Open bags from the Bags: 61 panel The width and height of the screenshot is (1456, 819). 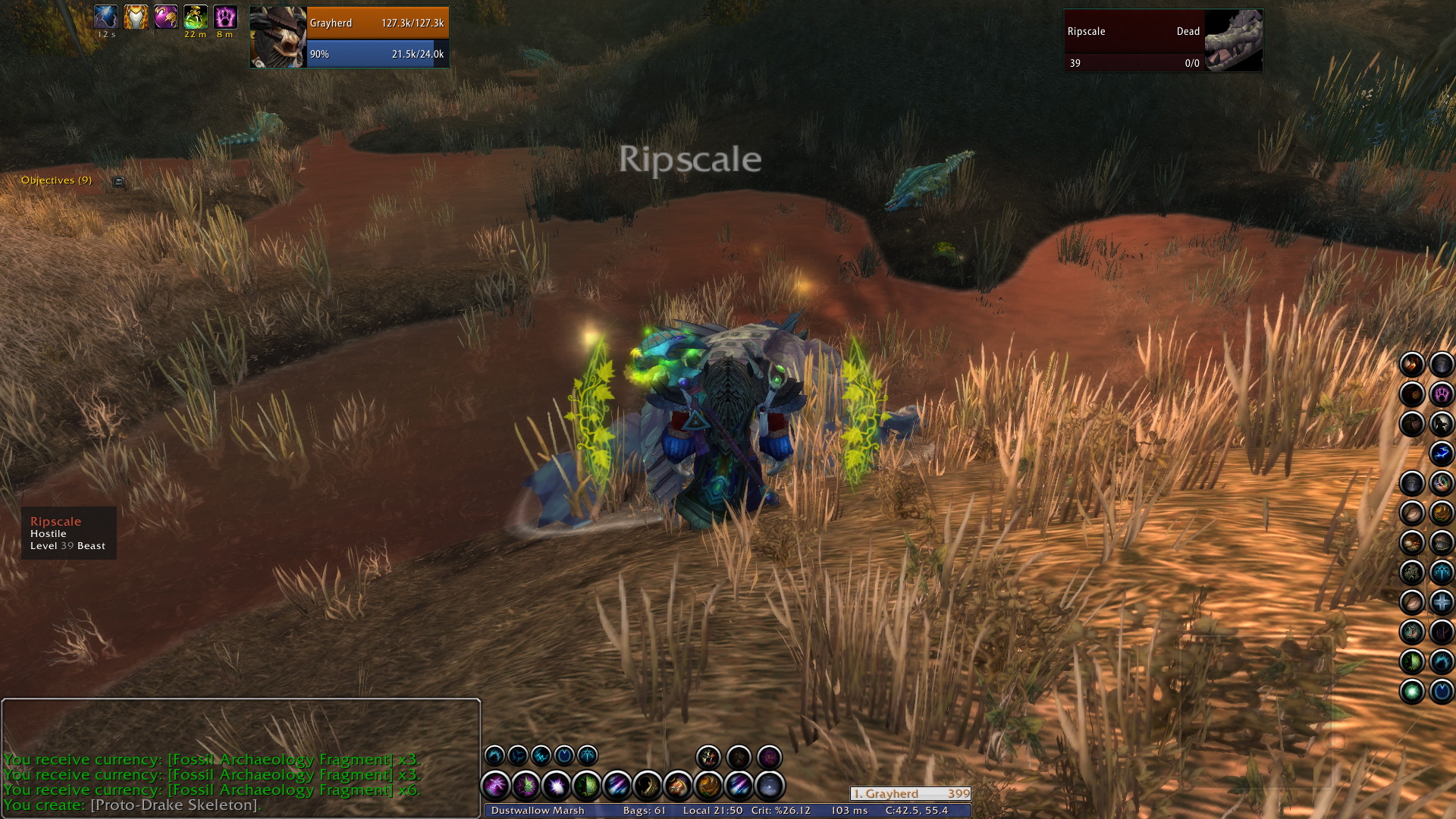[x=644, y=811]
